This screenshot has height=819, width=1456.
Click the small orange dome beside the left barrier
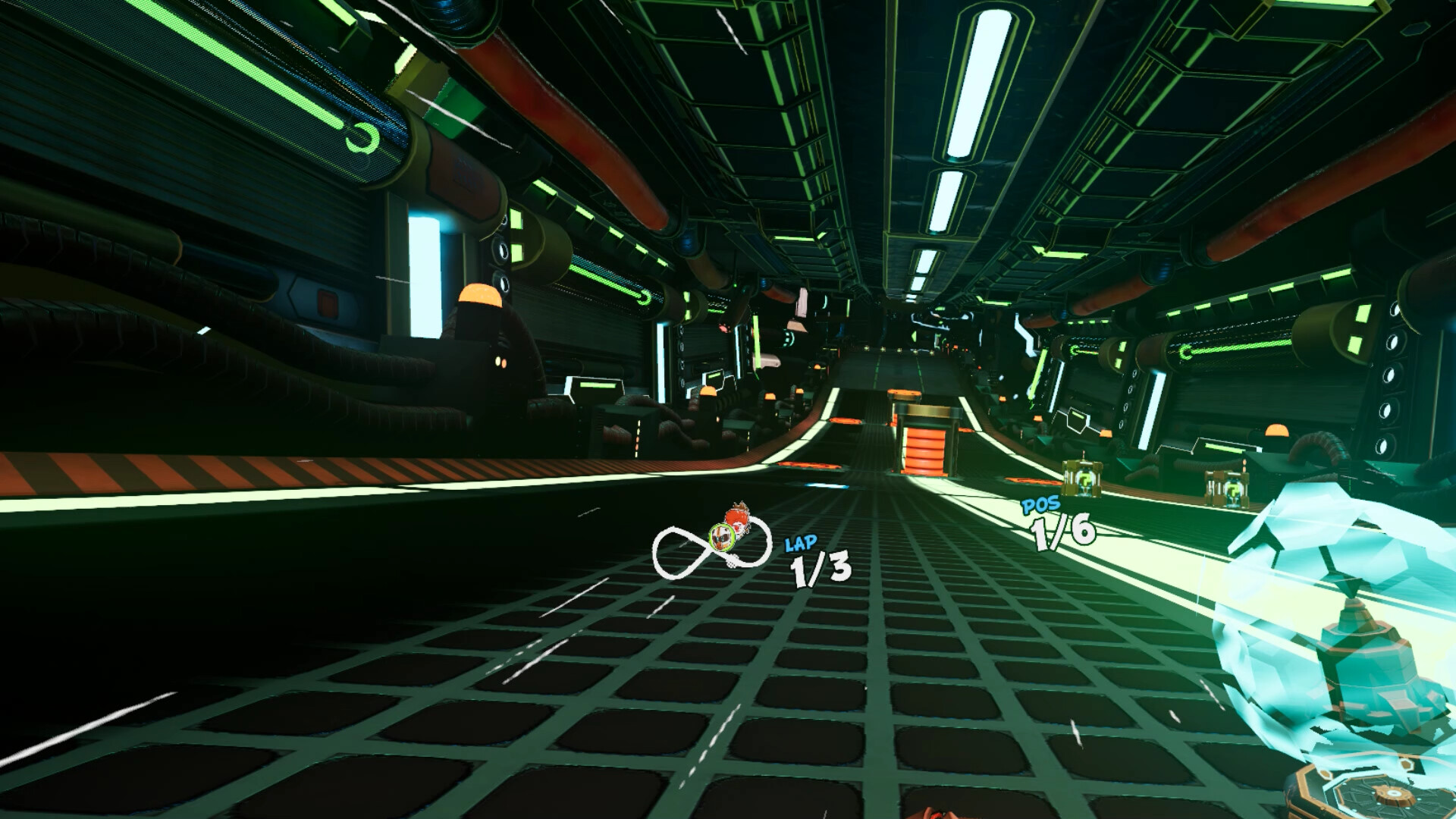(x=709, y=393)
